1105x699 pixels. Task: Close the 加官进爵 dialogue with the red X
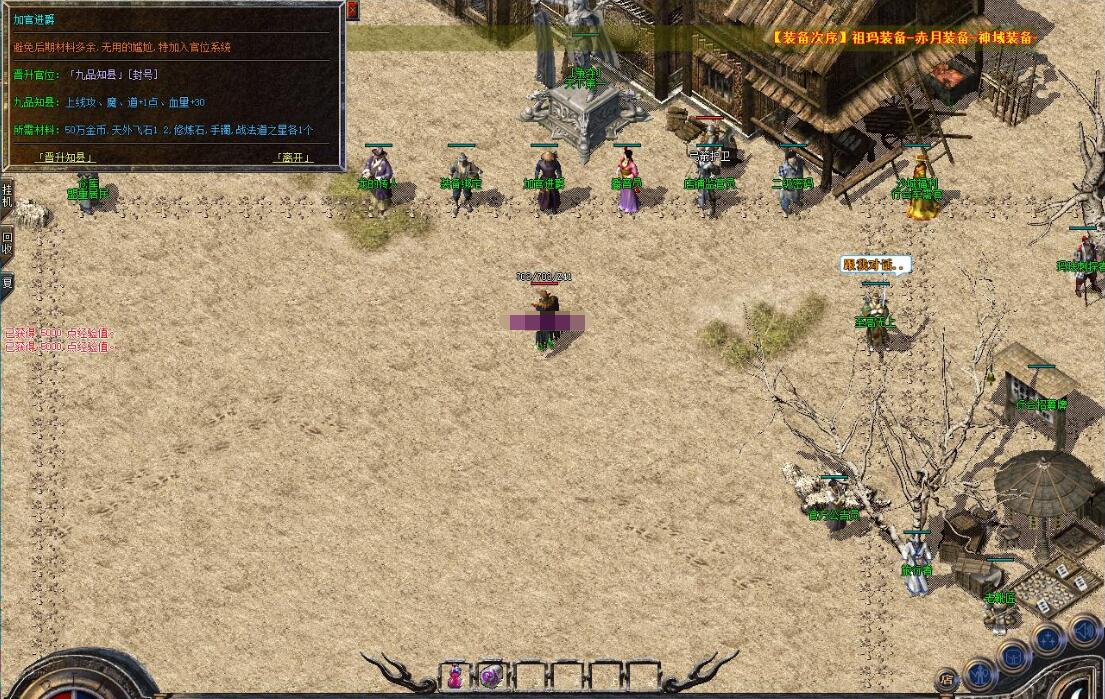coord(352,9)
